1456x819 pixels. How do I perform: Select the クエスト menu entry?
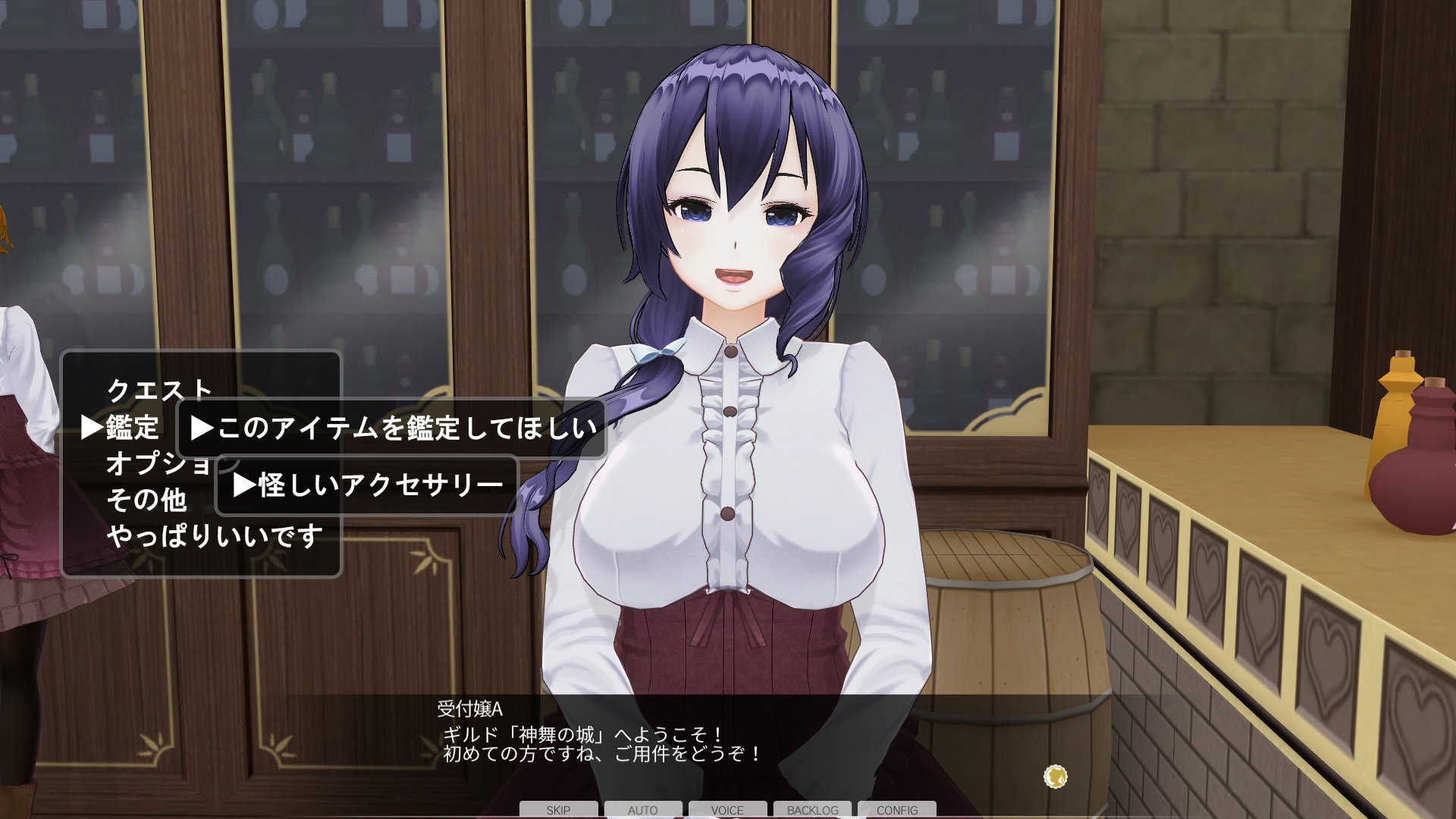159,390
